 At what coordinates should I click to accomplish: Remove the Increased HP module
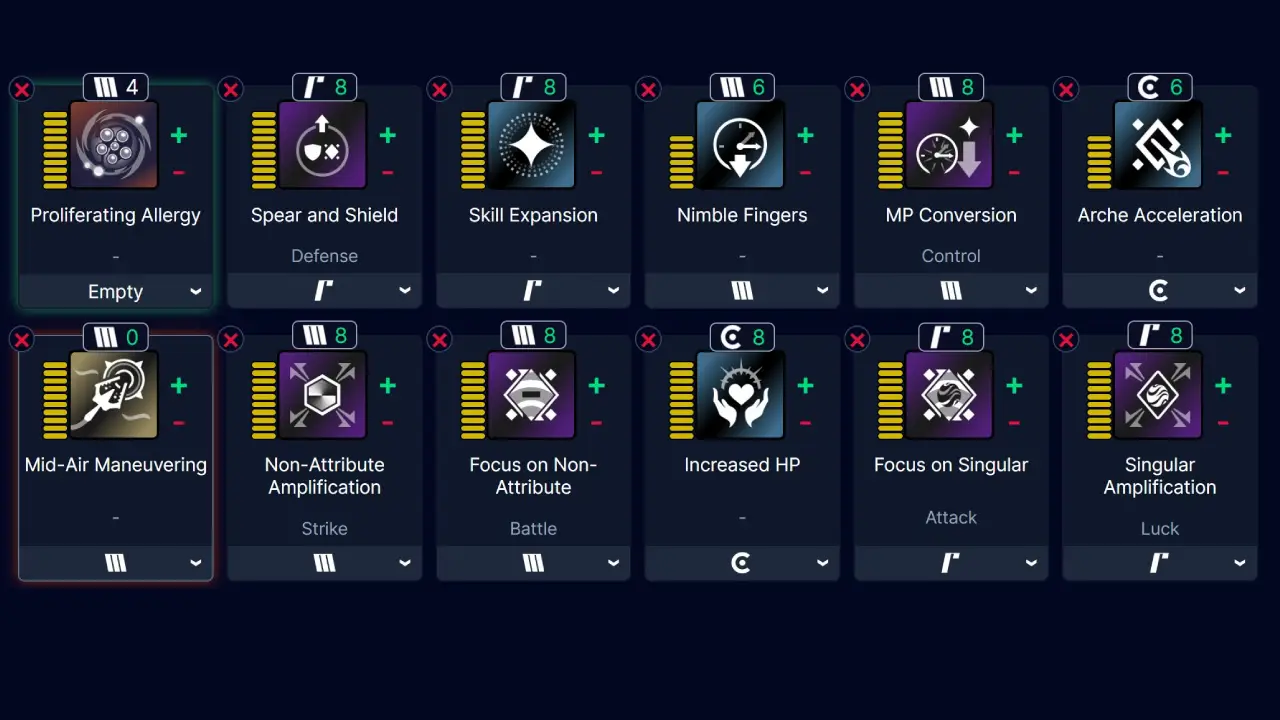pos(648,340)
